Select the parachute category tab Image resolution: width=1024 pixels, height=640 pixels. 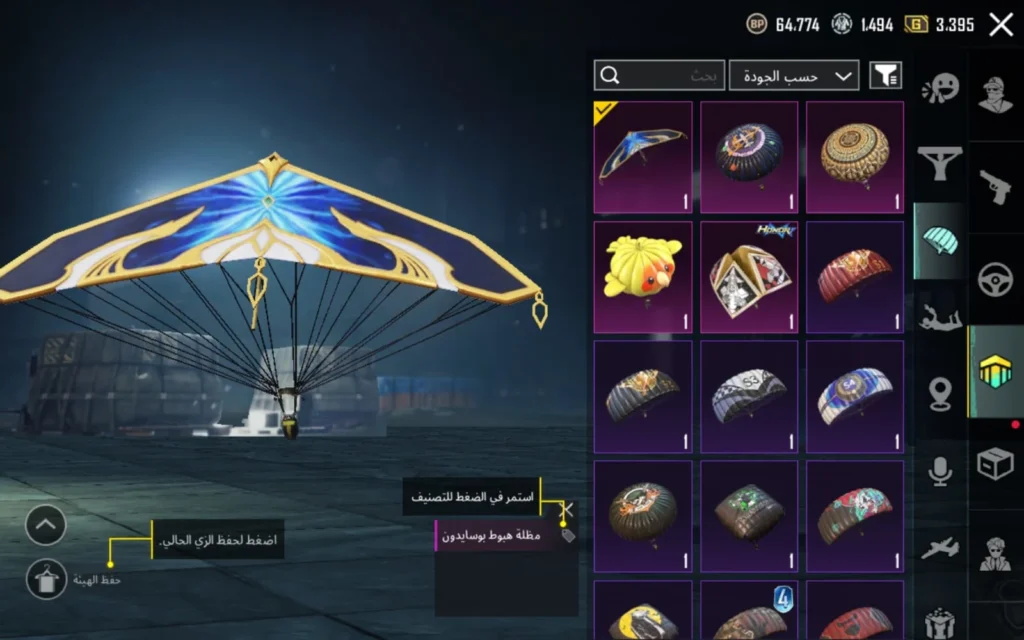[940, 241]
